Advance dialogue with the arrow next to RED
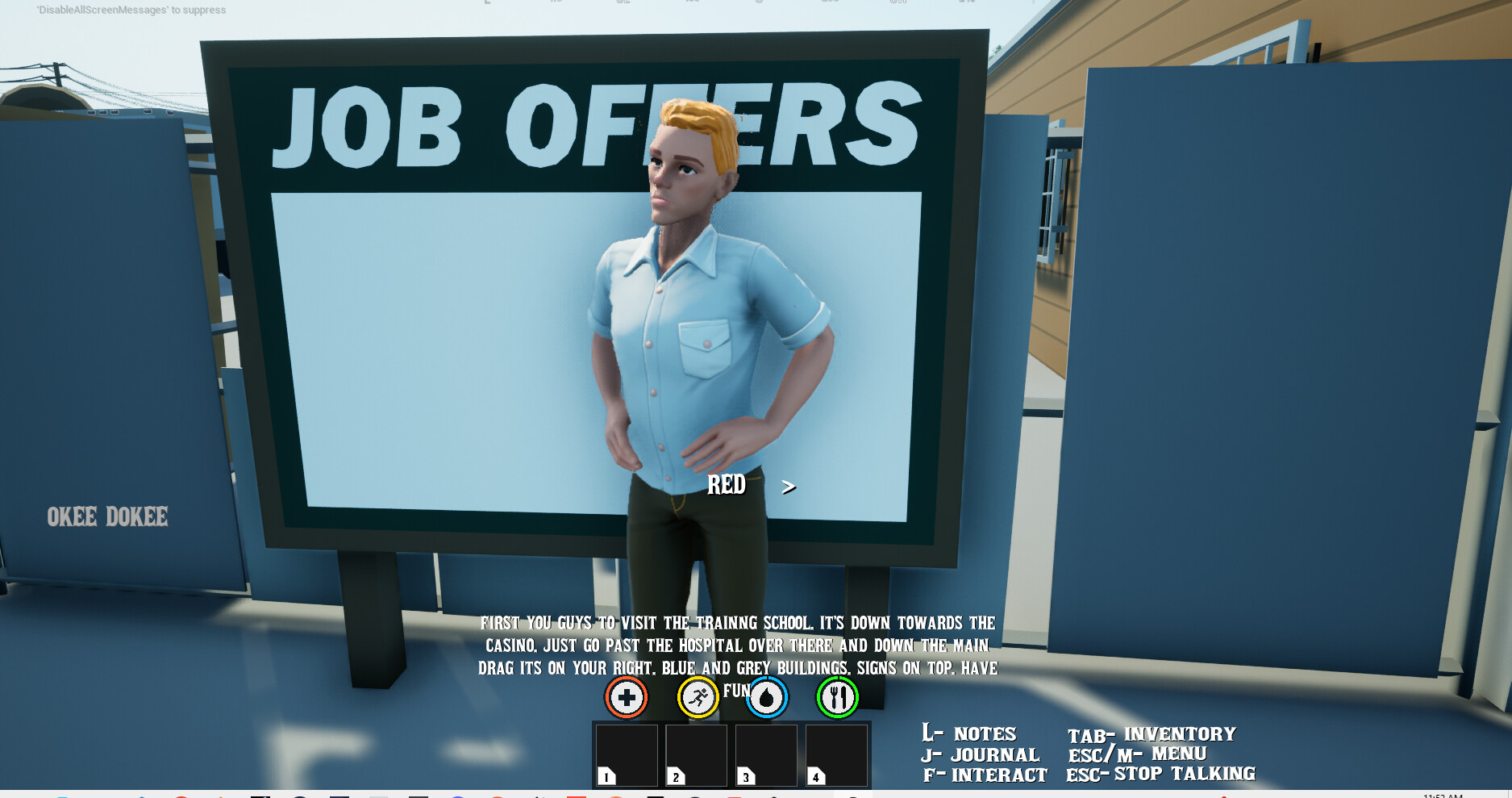 (788, 487)
